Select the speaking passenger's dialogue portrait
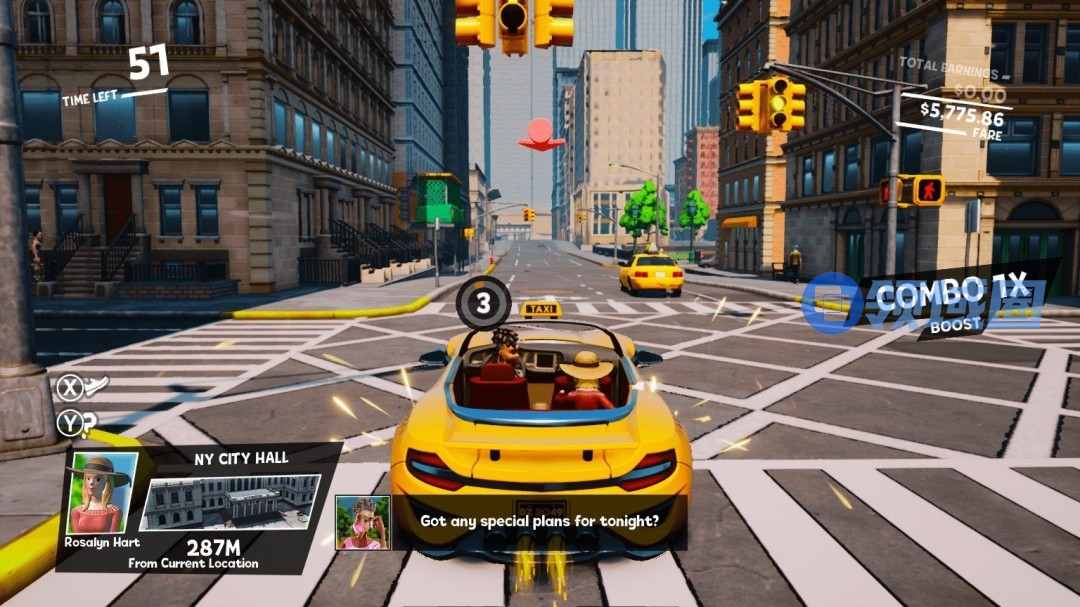 coord(362,522)
